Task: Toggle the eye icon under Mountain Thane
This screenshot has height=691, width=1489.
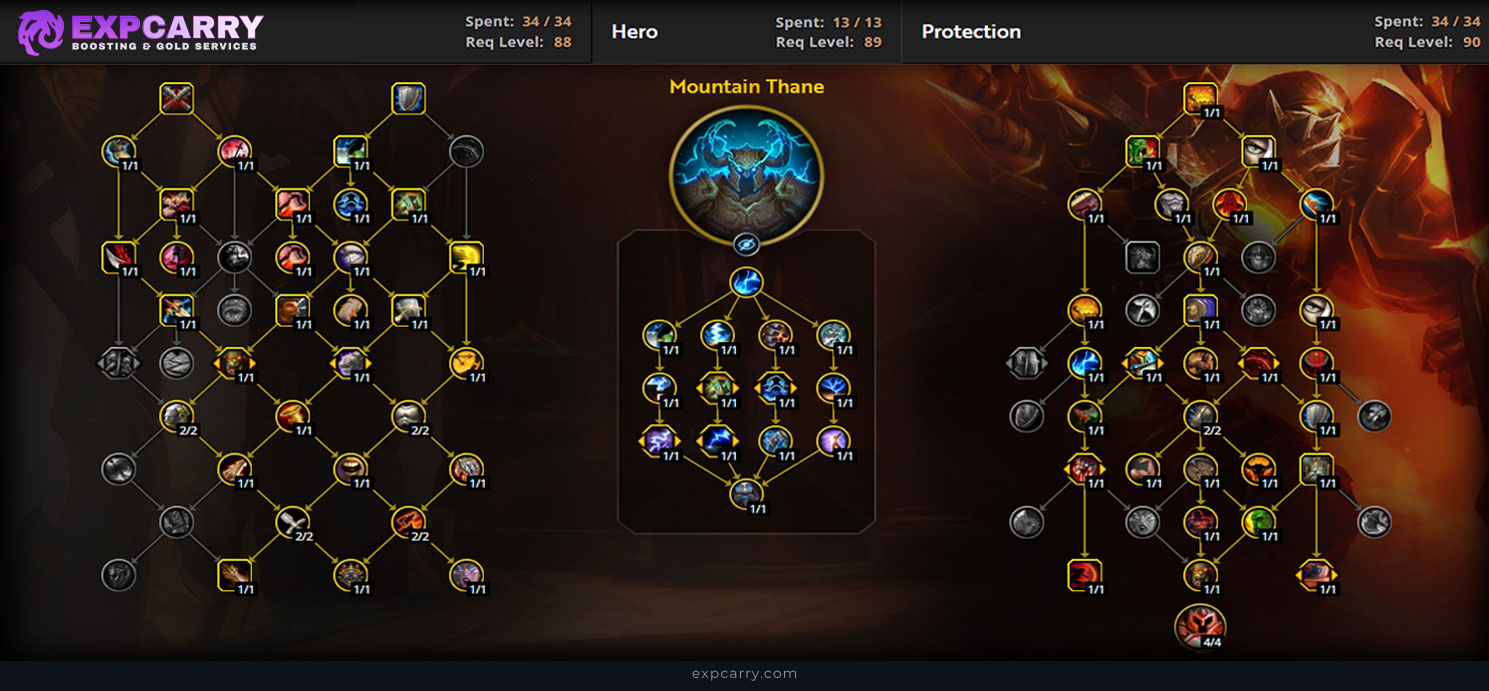Action: click(x=746, y=244)
